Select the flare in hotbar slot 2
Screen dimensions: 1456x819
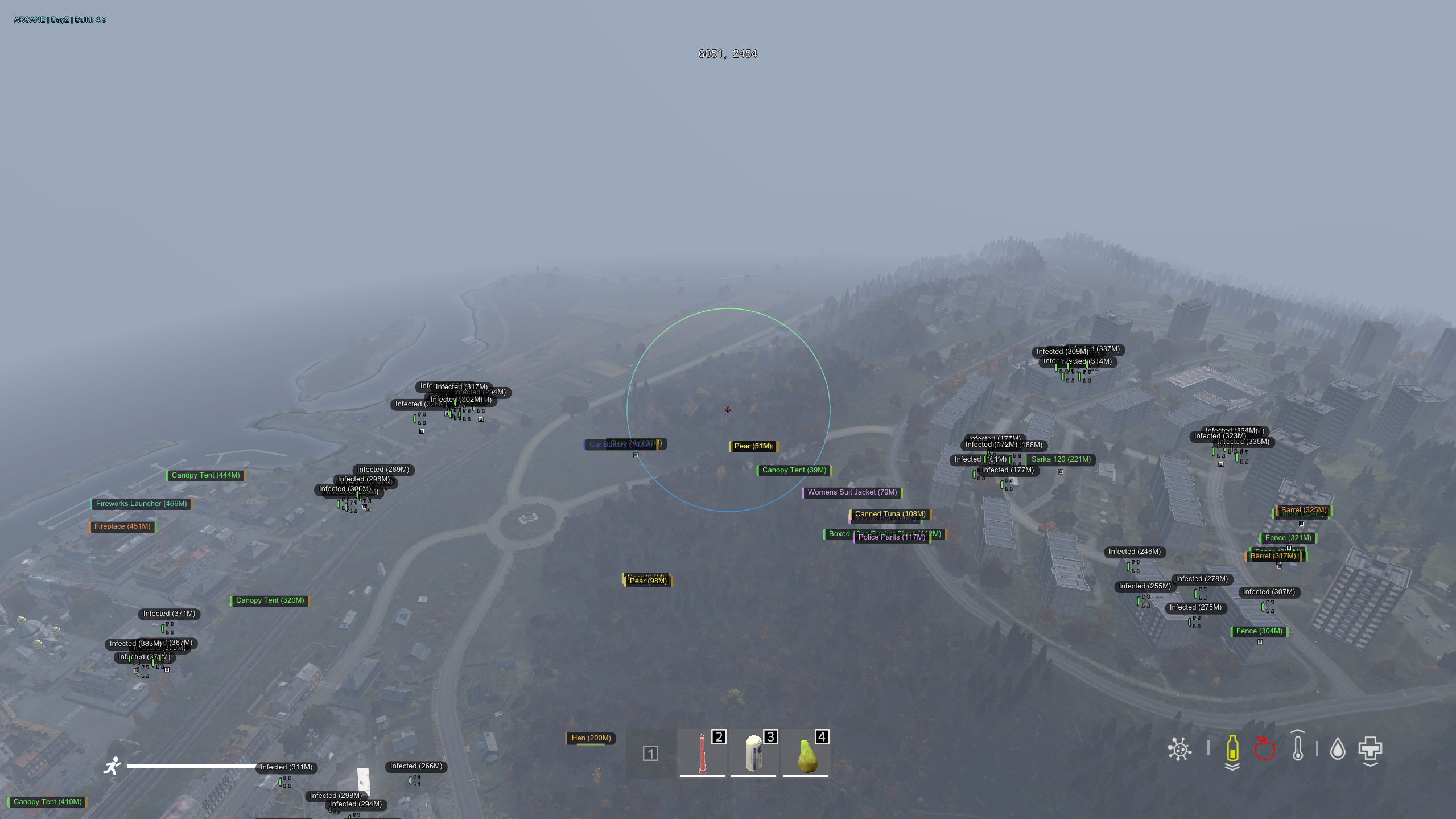pos(702,752)
